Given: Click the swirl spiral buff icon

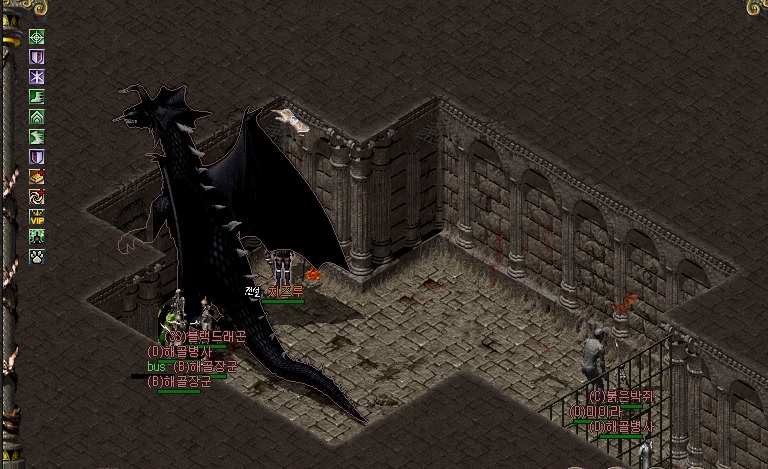Looking at the screenshot, I should 37,197.
